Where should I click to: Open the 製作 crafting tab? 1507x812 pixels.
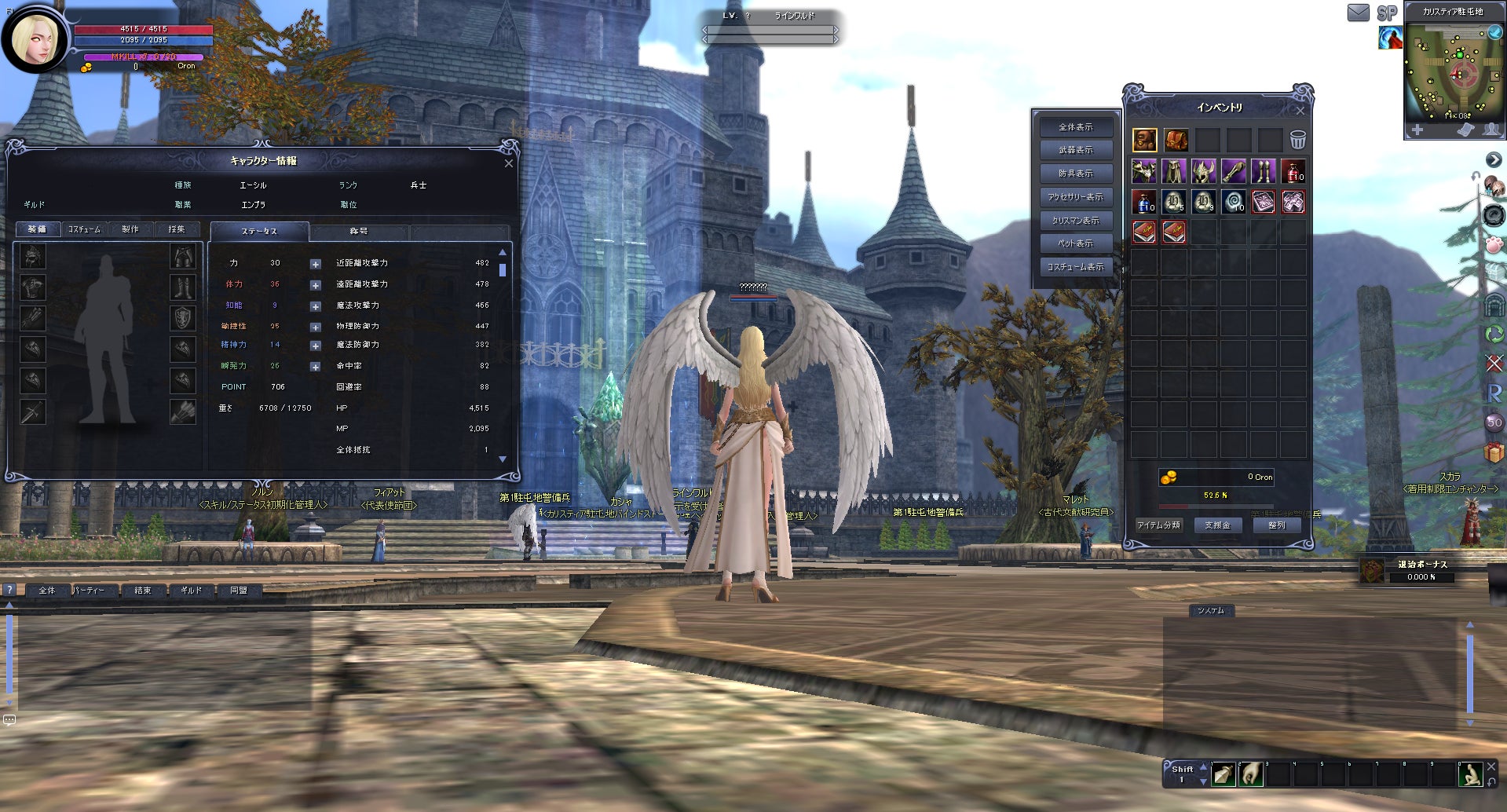(x=130, y=229)
